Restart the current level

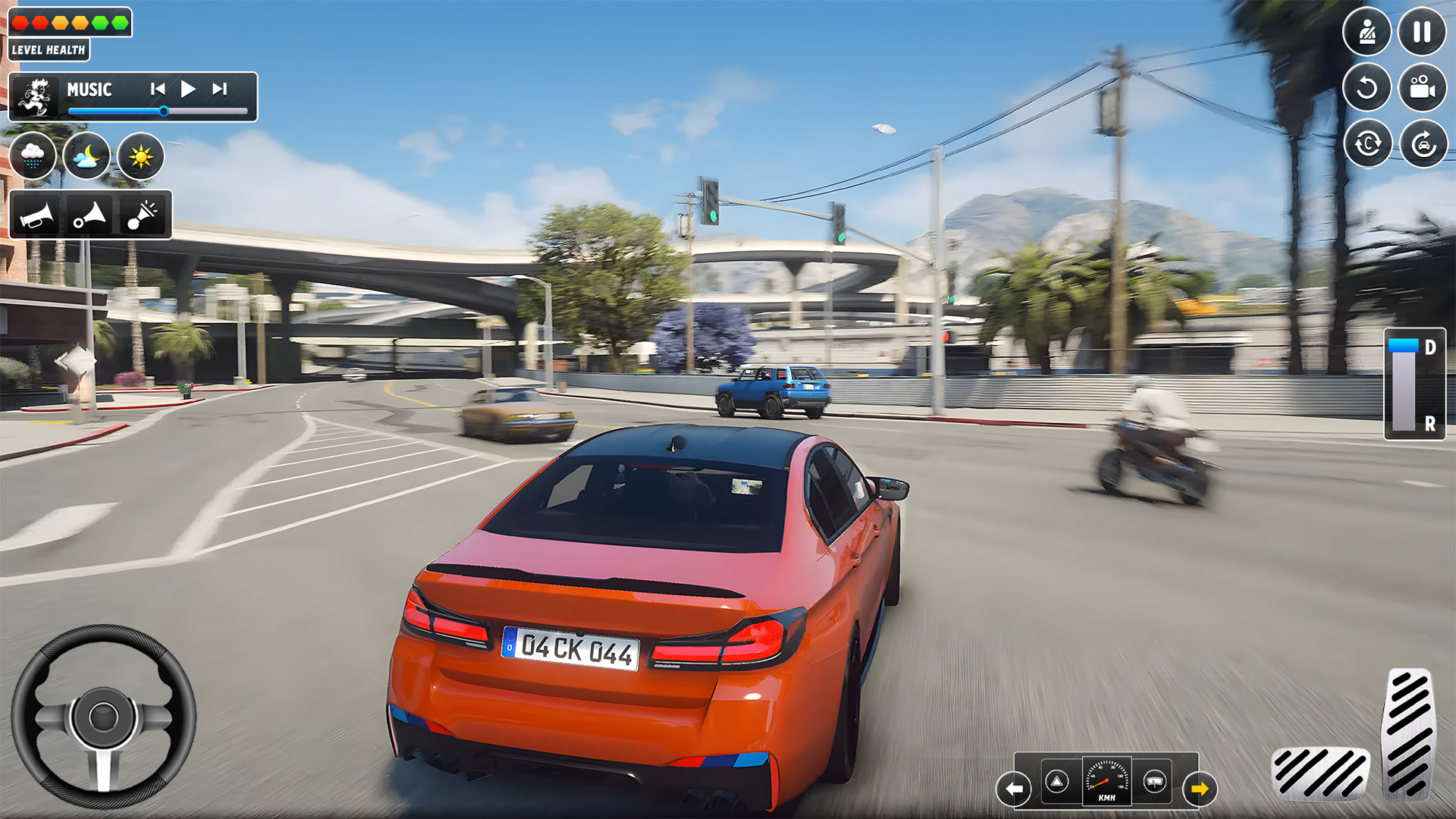click(1367, 88)
